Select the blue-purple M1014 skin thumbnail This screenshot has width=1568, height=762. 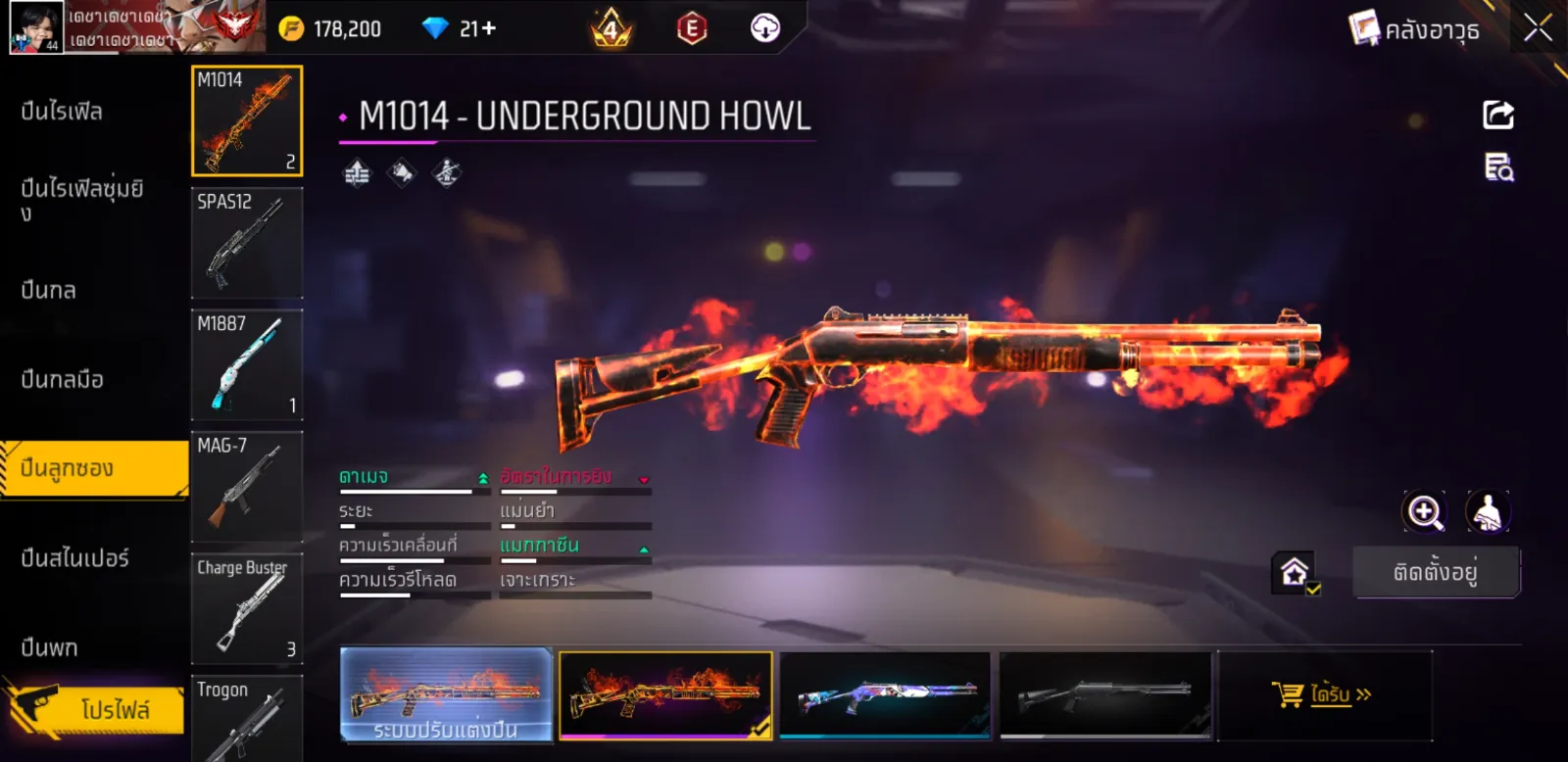click(x=885, y=695)
